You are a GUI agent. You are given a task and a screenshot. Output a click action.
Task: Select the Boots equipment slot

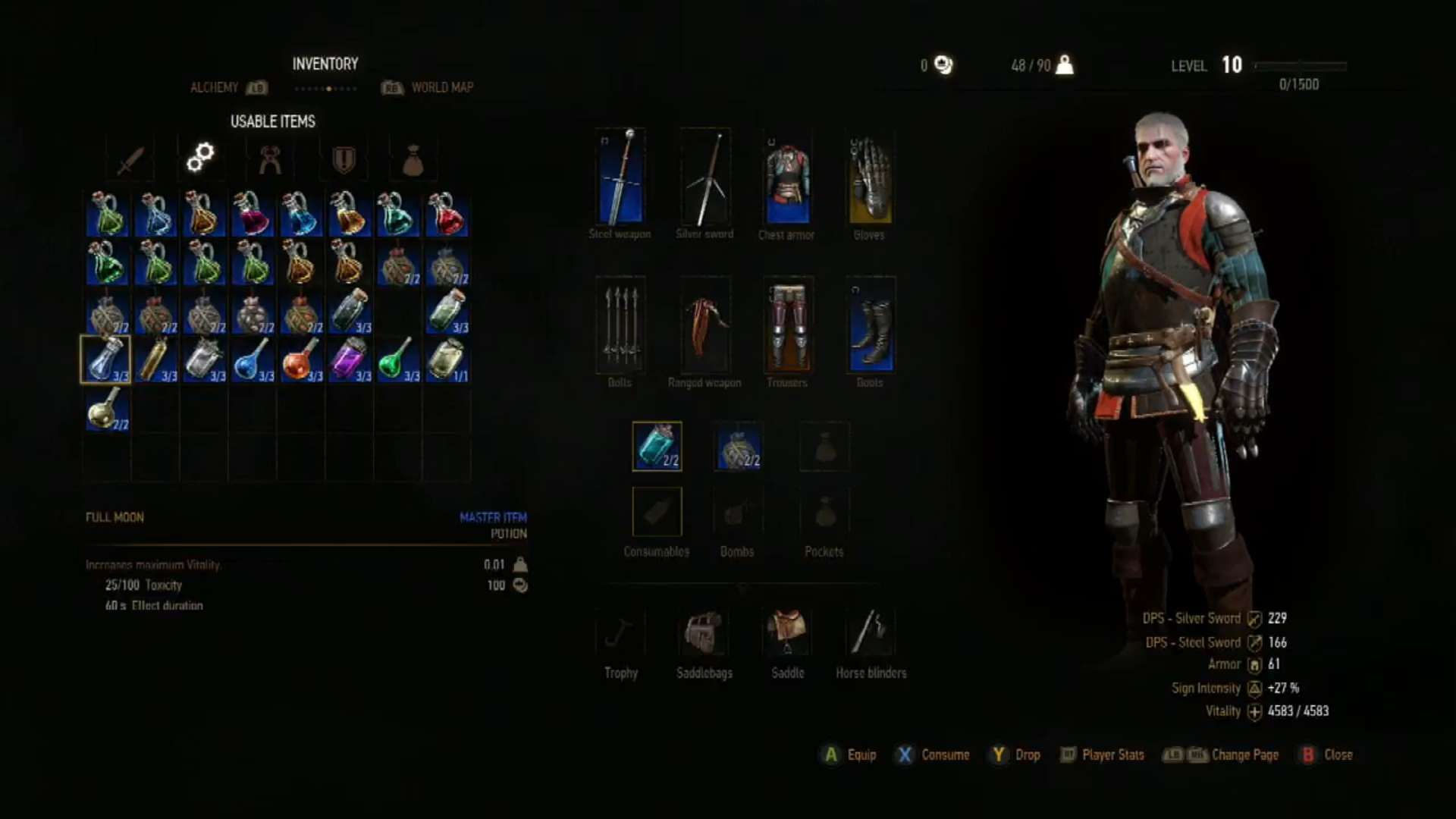[871, 326]
